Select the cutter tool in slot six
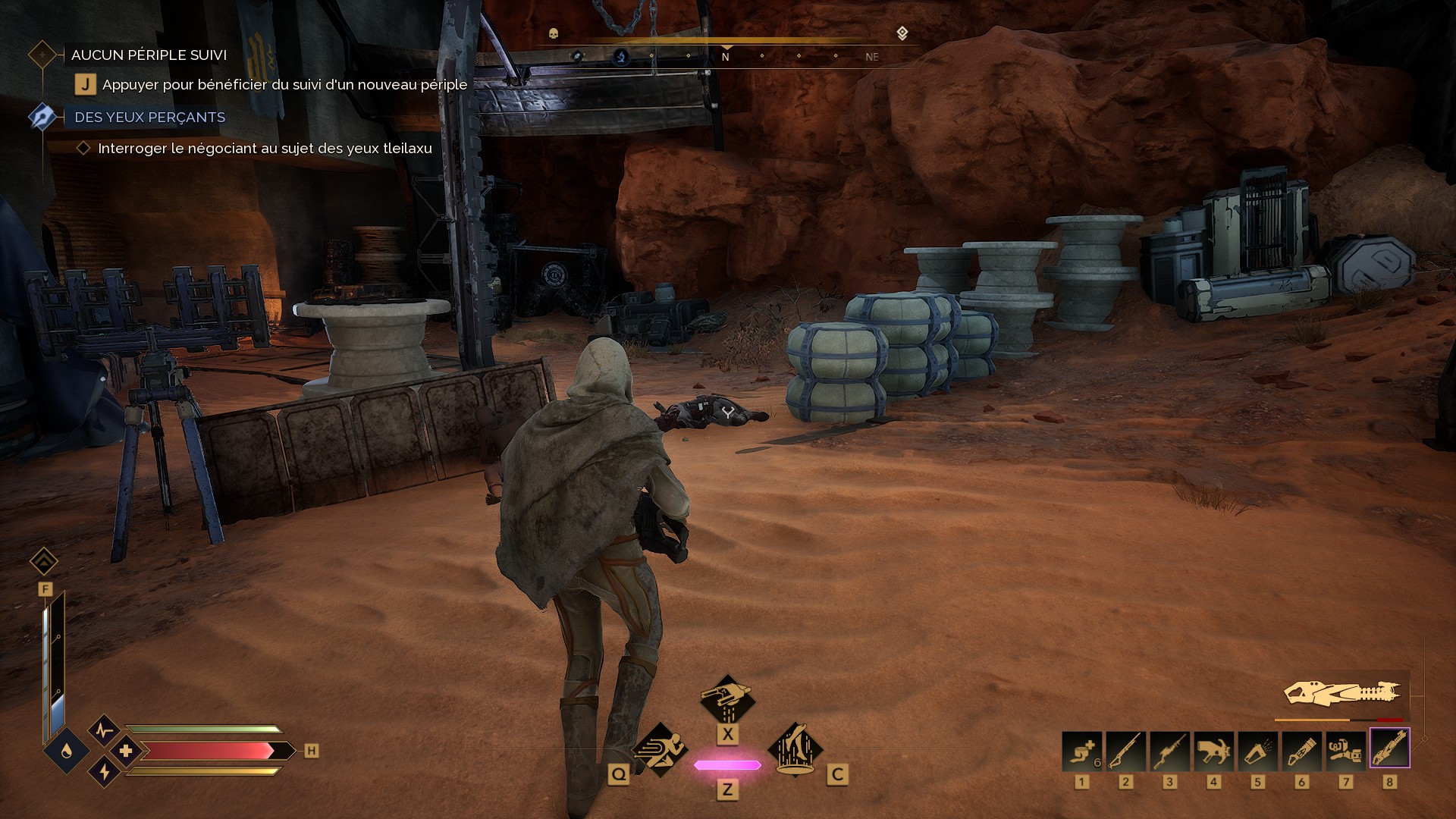Viewport: 1456px width, 819px height. [x=1301, y=749]
